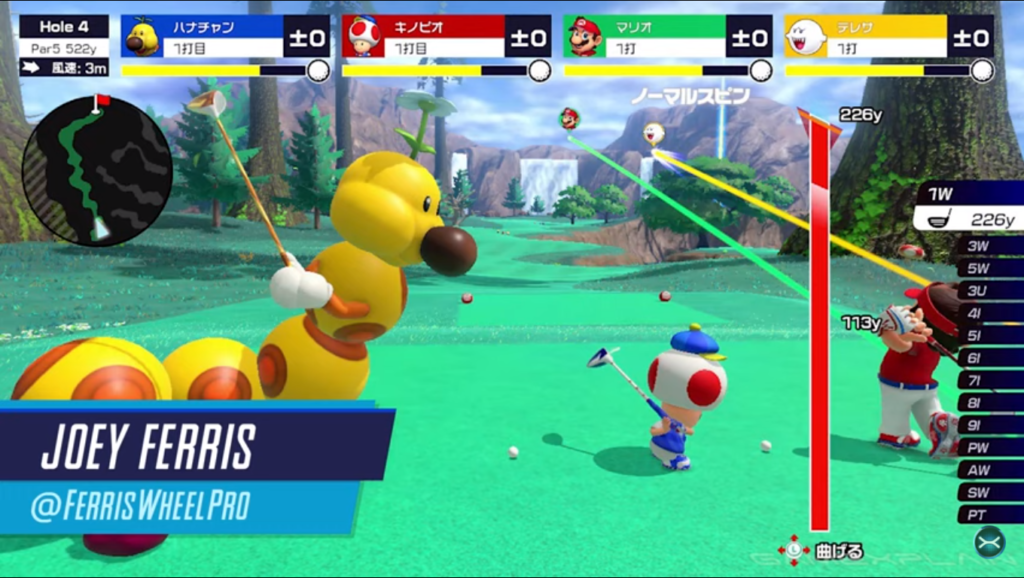Screen dimensions: 1024x578
Task: Select the AW approach wedge
Action: (x=987, y=470)
